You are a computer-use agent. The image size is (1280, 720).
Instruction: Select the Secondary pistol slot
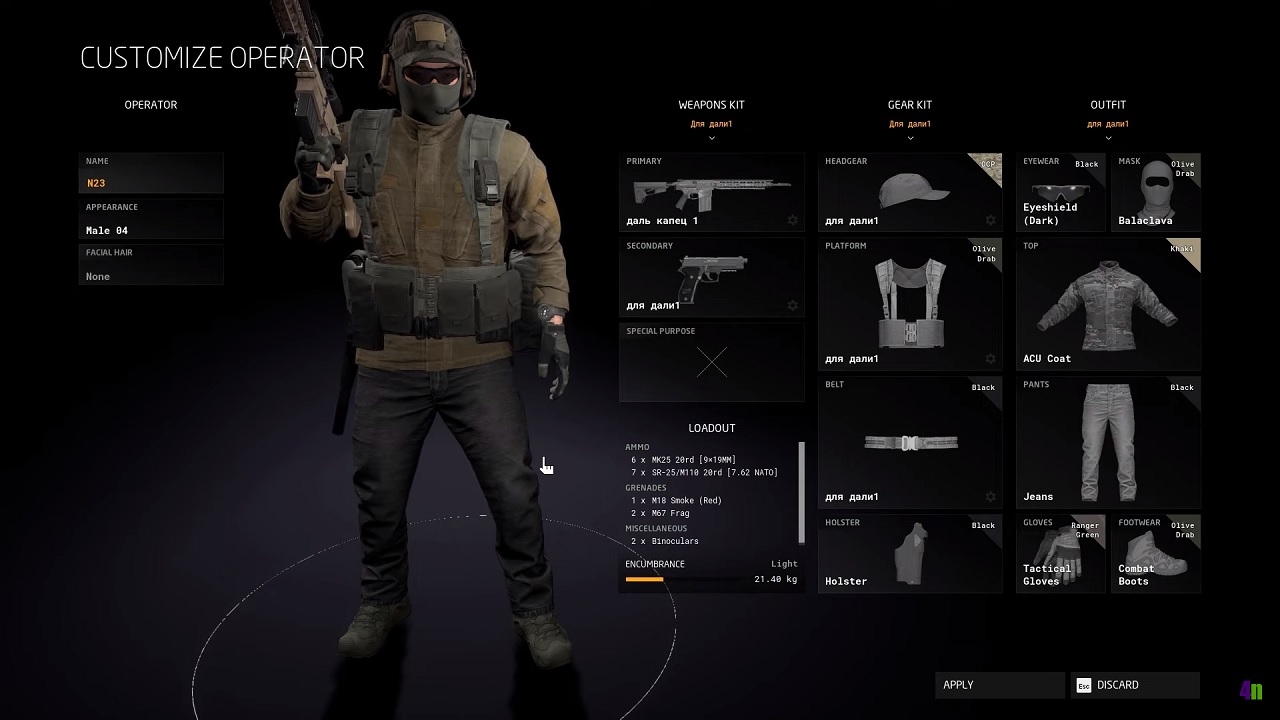click(x=711, y=277)
